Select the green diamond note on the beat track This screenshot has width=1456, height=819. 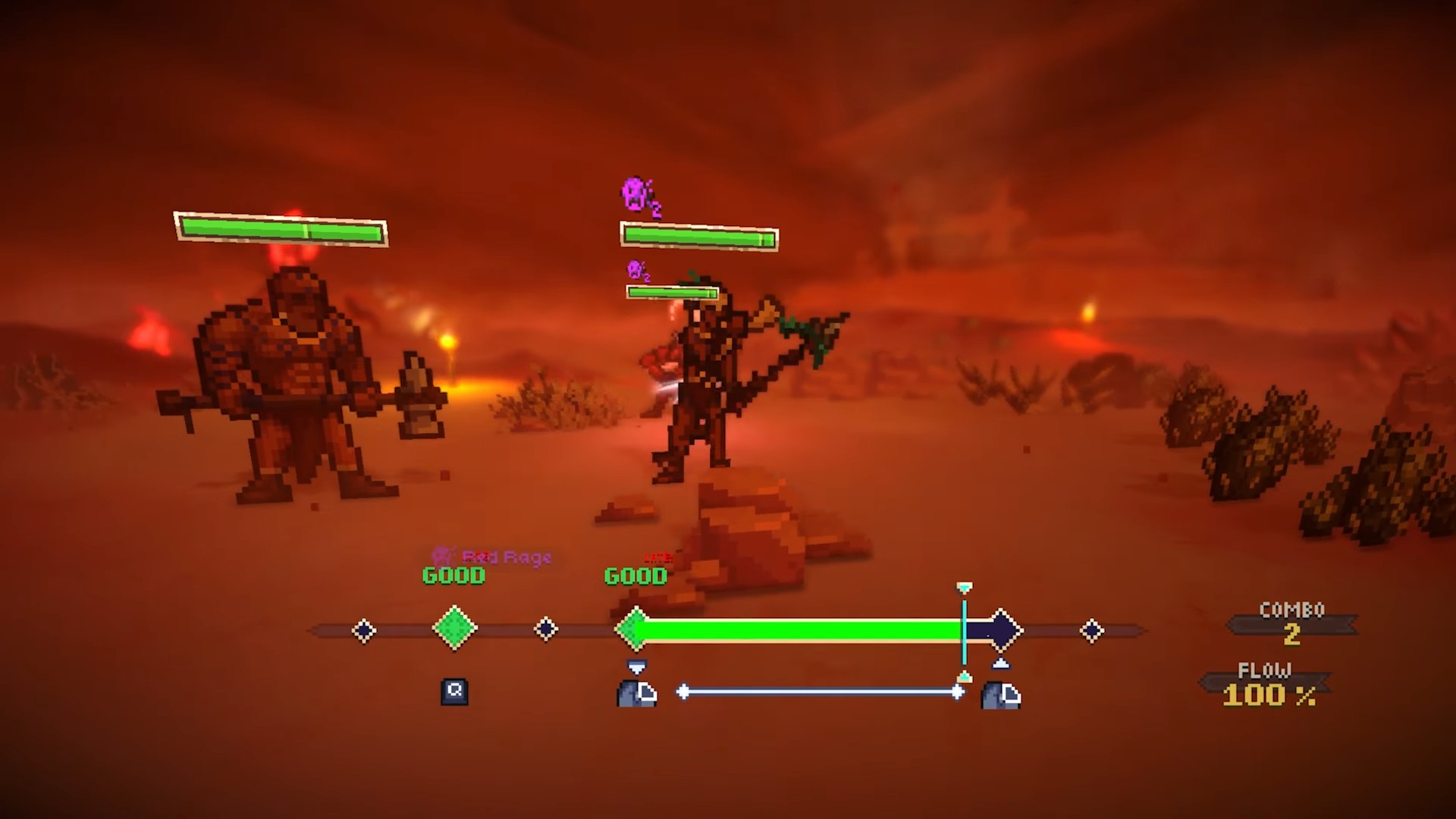(454, 629)
